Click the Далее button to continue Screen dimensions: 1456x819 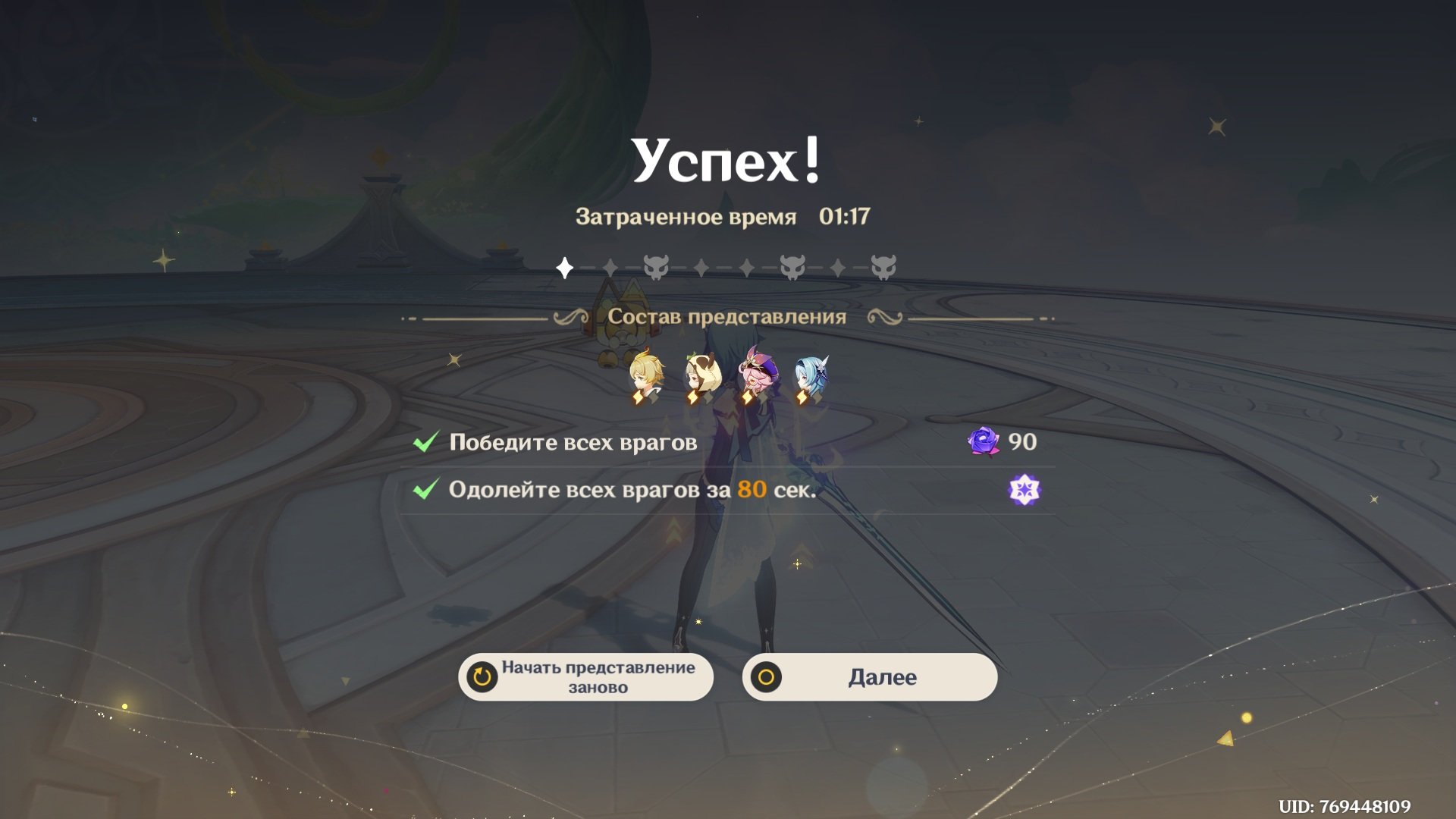(869, 677)
